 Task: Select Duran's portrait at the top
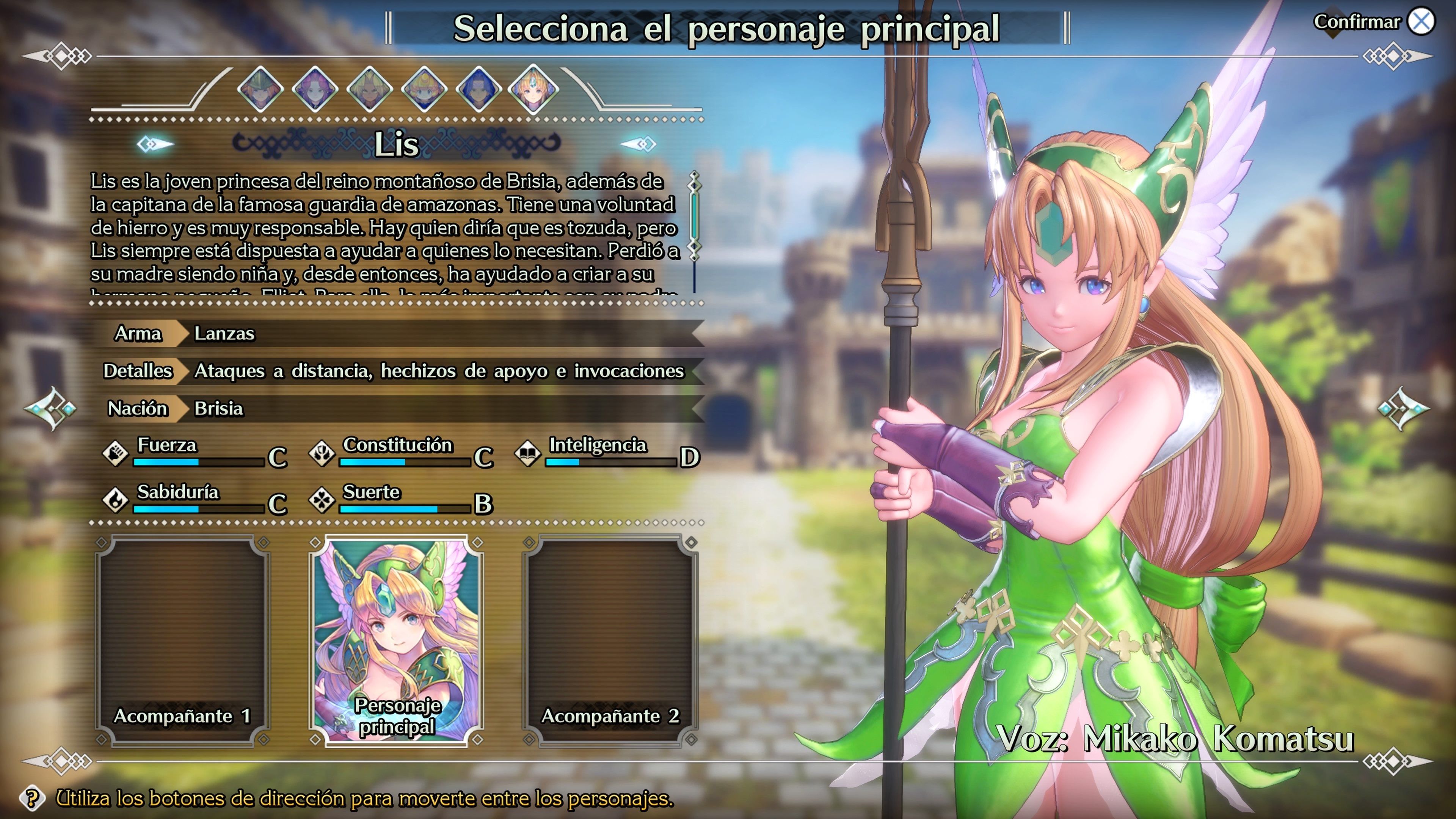(260, 91)
